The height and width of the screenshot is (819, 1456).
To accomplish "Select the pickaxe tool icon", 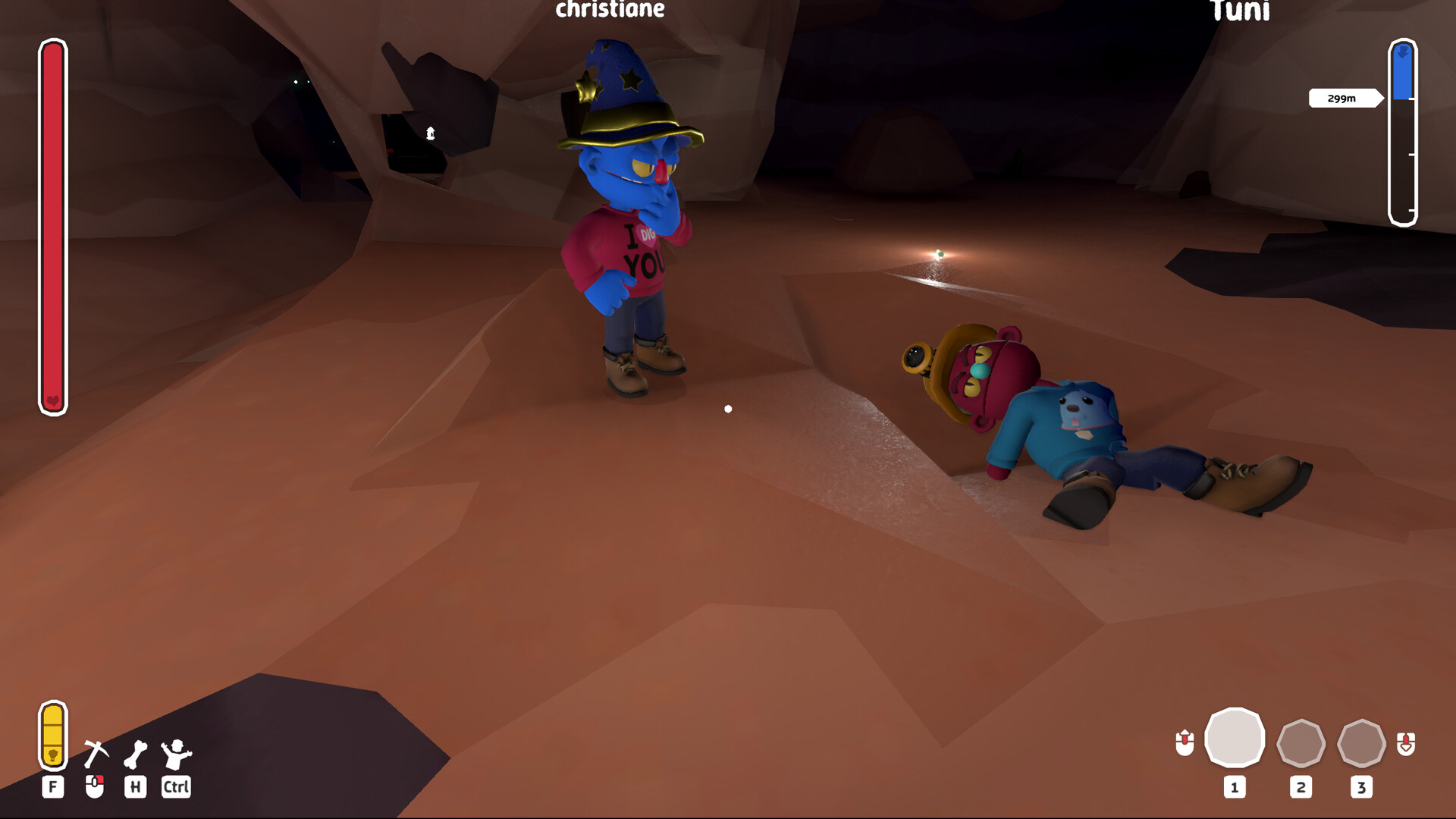I will 97,753.
